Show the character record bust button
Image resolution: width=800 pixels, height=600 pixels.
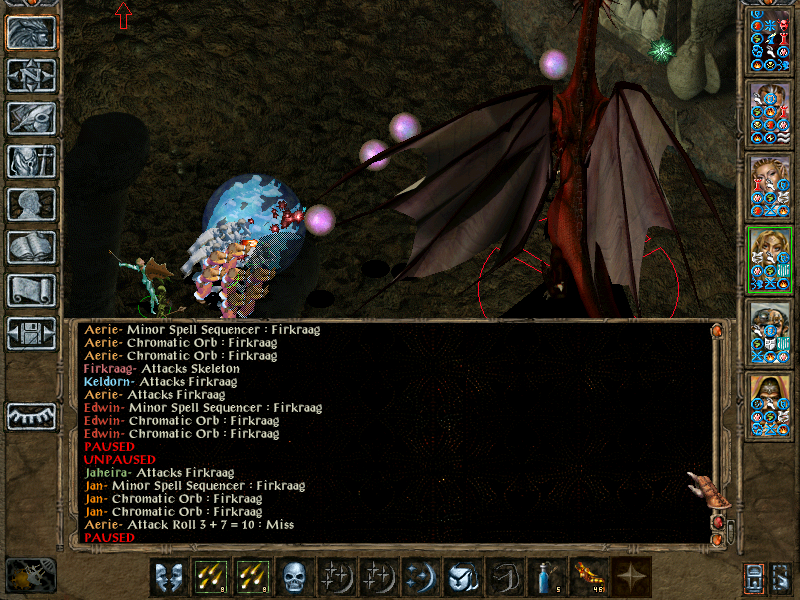click(31, 204)
